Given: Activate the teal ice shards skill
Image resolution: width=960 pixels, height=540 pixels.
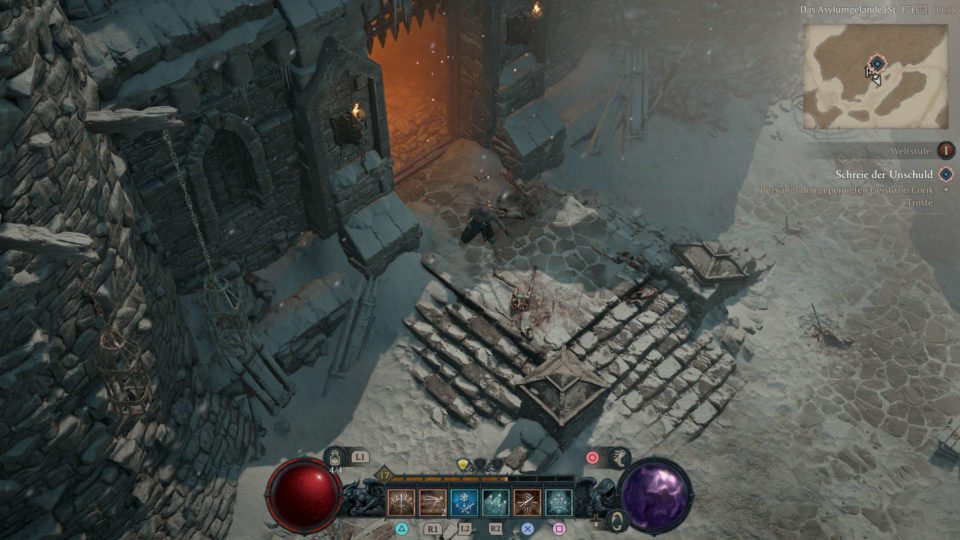Looking at the screenshot, I should 496,502.
